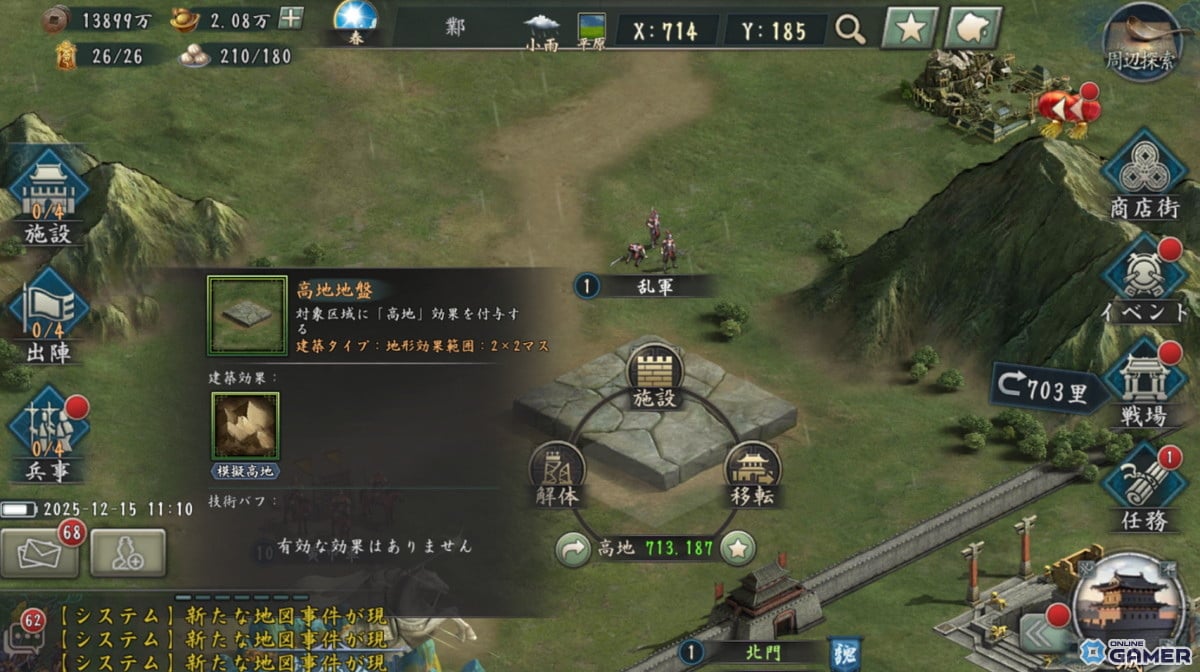Click the green share arrow beside 高地
This screenshot has height=672, width=1200.
[x=573, y=548]
